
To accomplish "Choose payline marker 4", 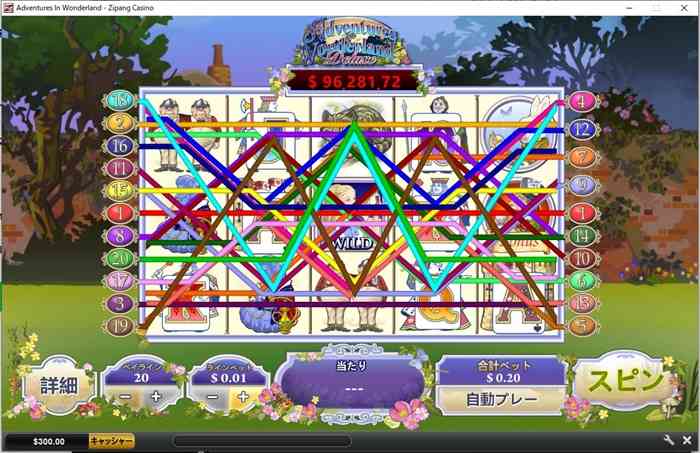I will [x=581, y=101].
